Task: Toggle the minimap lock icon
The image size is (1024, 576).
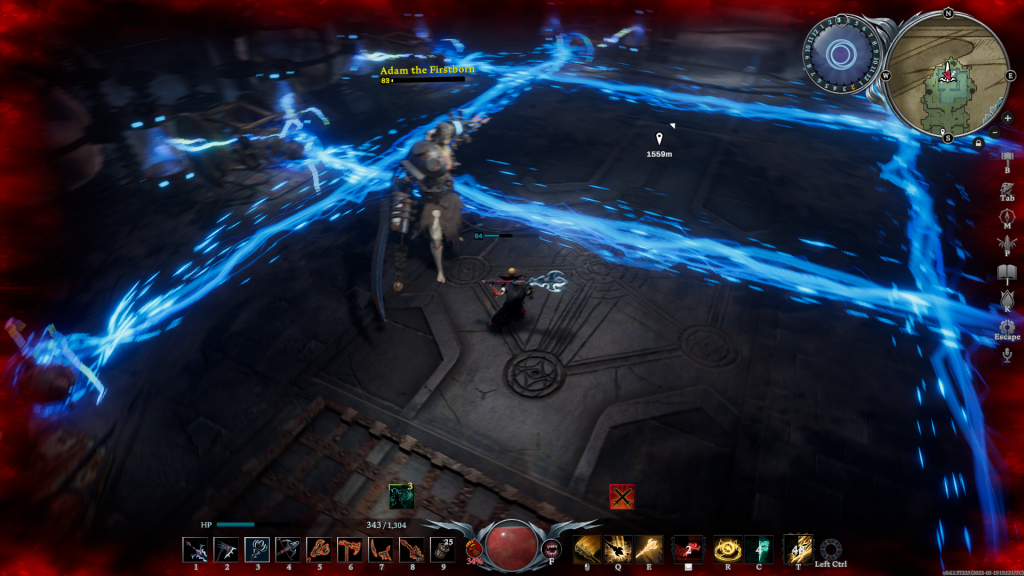Action: tap(977, 143)
